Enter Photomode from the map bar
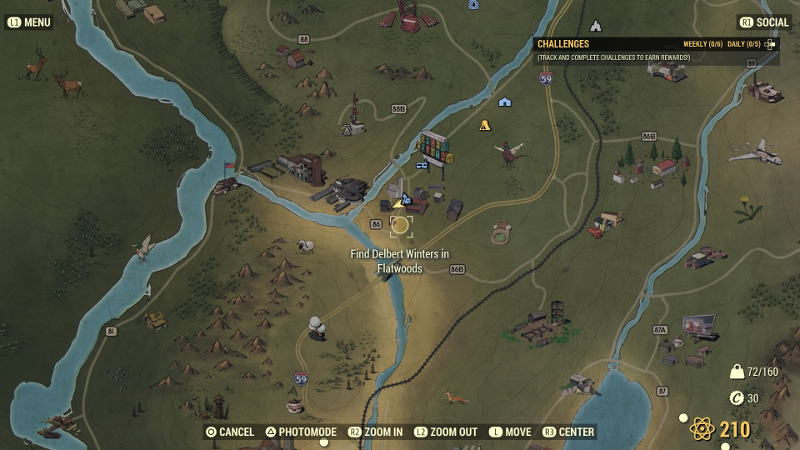 tap(301, 432)
